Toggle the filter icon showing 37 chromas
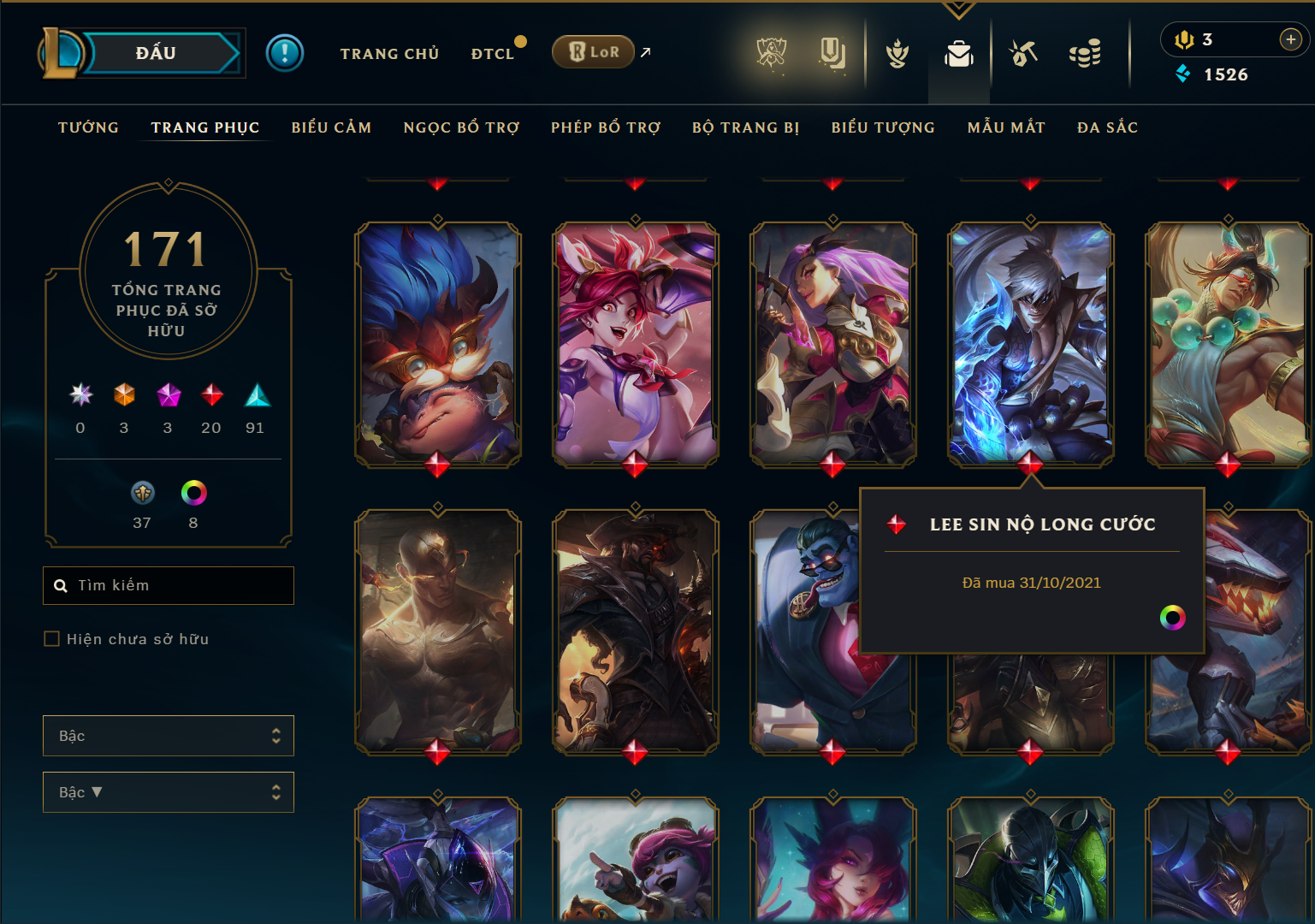 tap(142, 493)
